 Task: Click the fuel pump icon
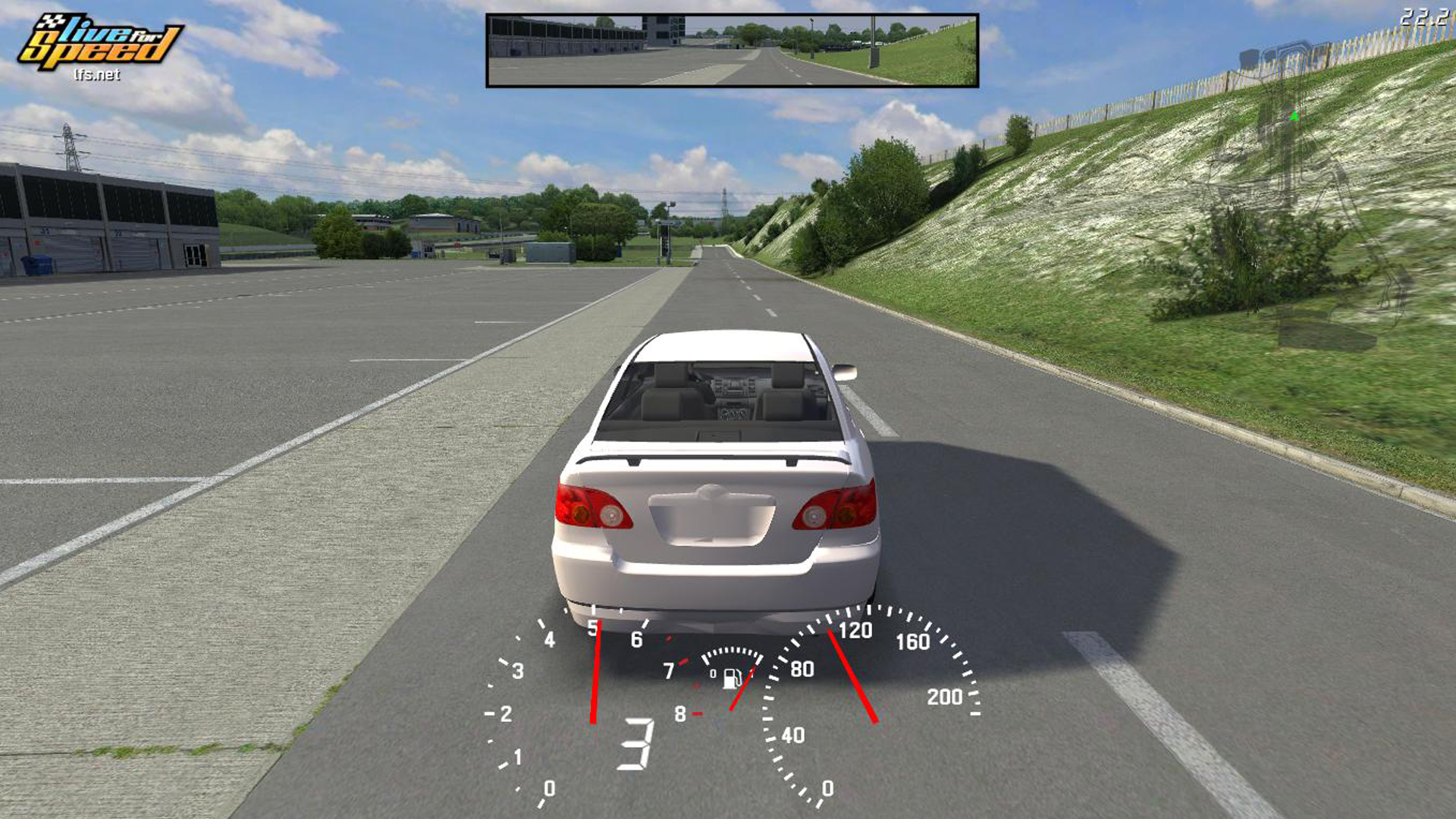[x=731, y=678]
